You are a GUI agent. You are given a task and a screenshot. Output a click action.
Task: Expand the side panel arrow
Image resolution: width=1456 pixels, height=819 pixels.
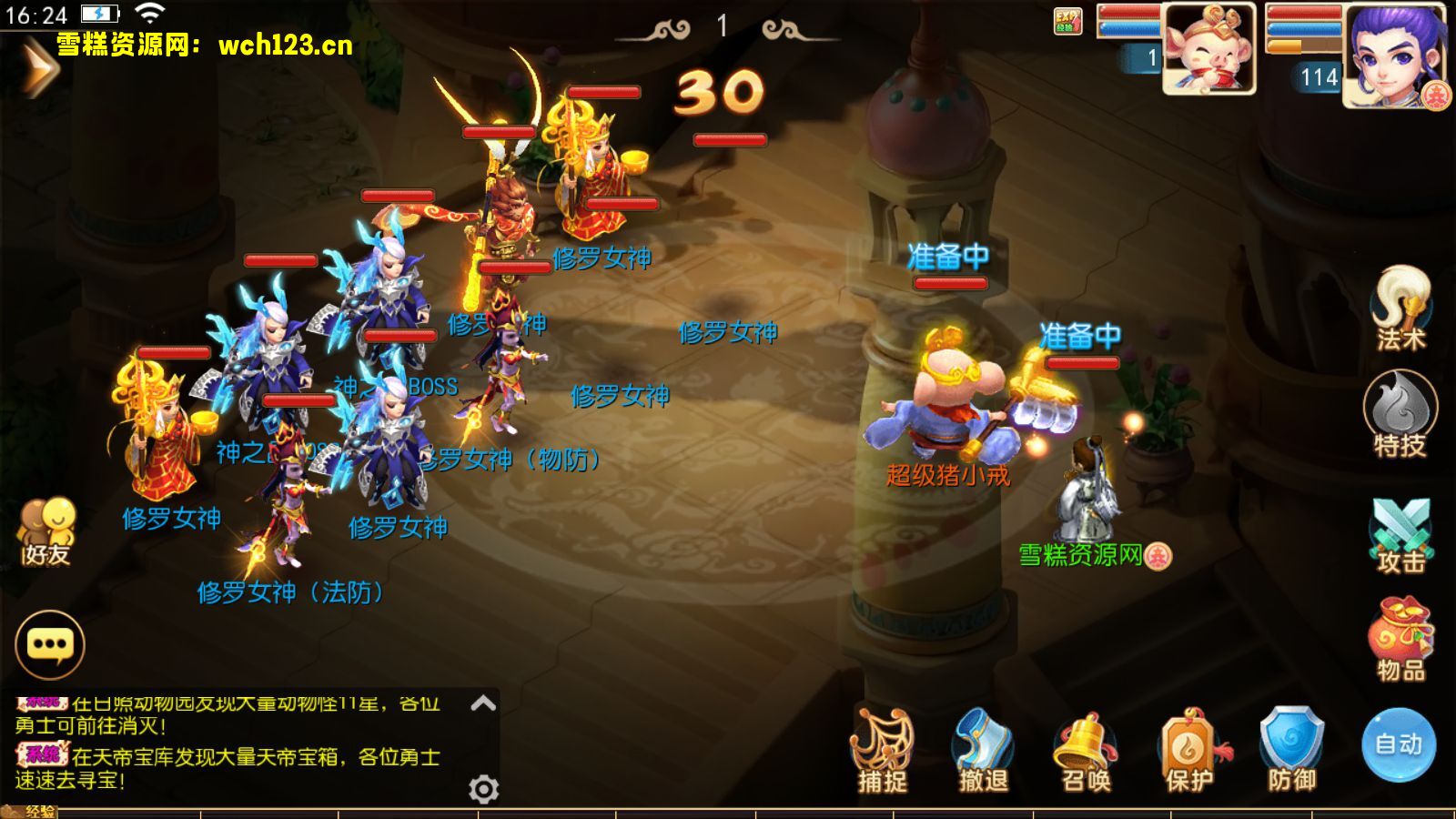[38, 68]
